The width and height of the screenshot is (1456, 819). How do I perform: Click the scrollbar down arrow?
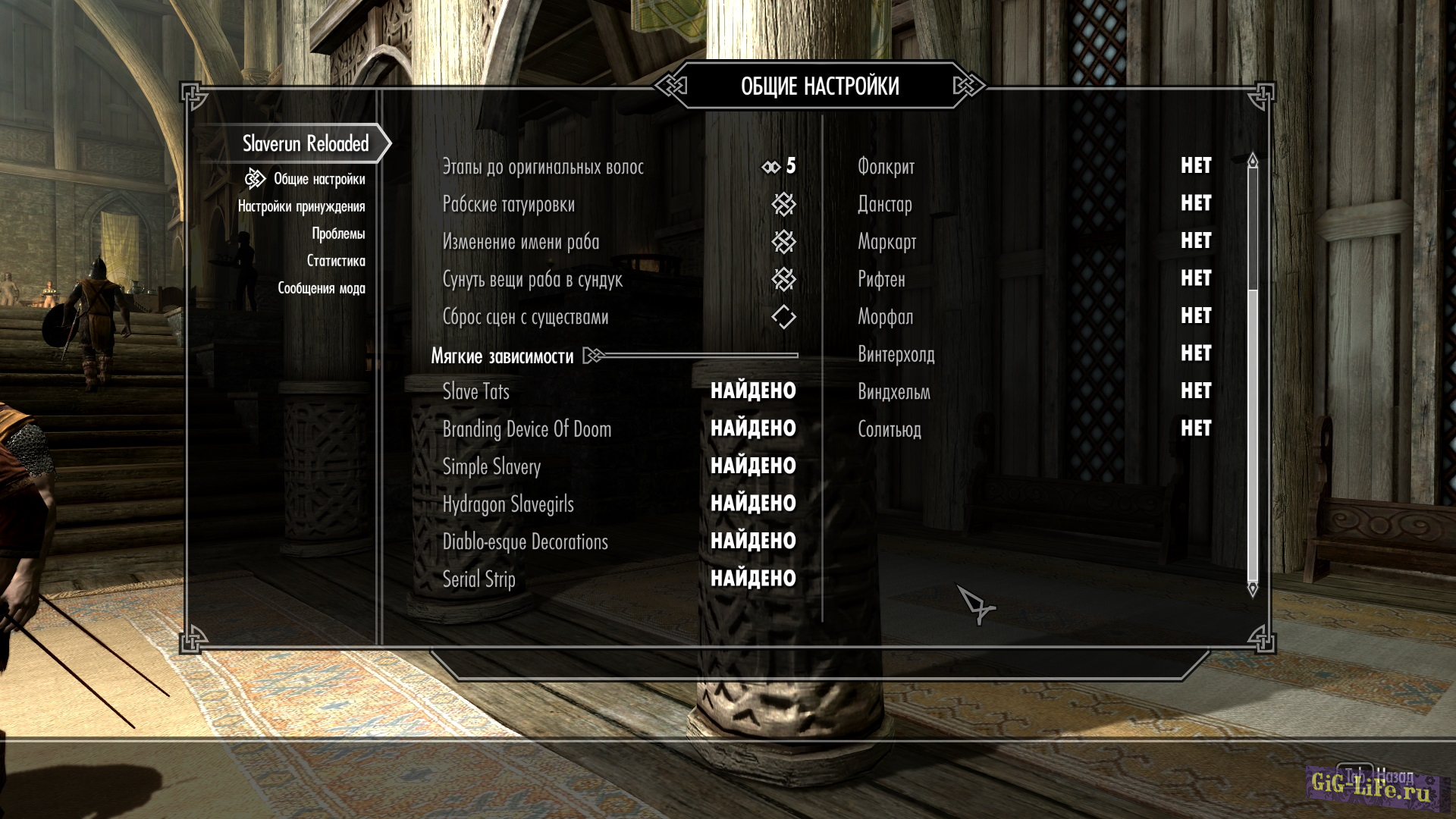[x=1252, y=588]
